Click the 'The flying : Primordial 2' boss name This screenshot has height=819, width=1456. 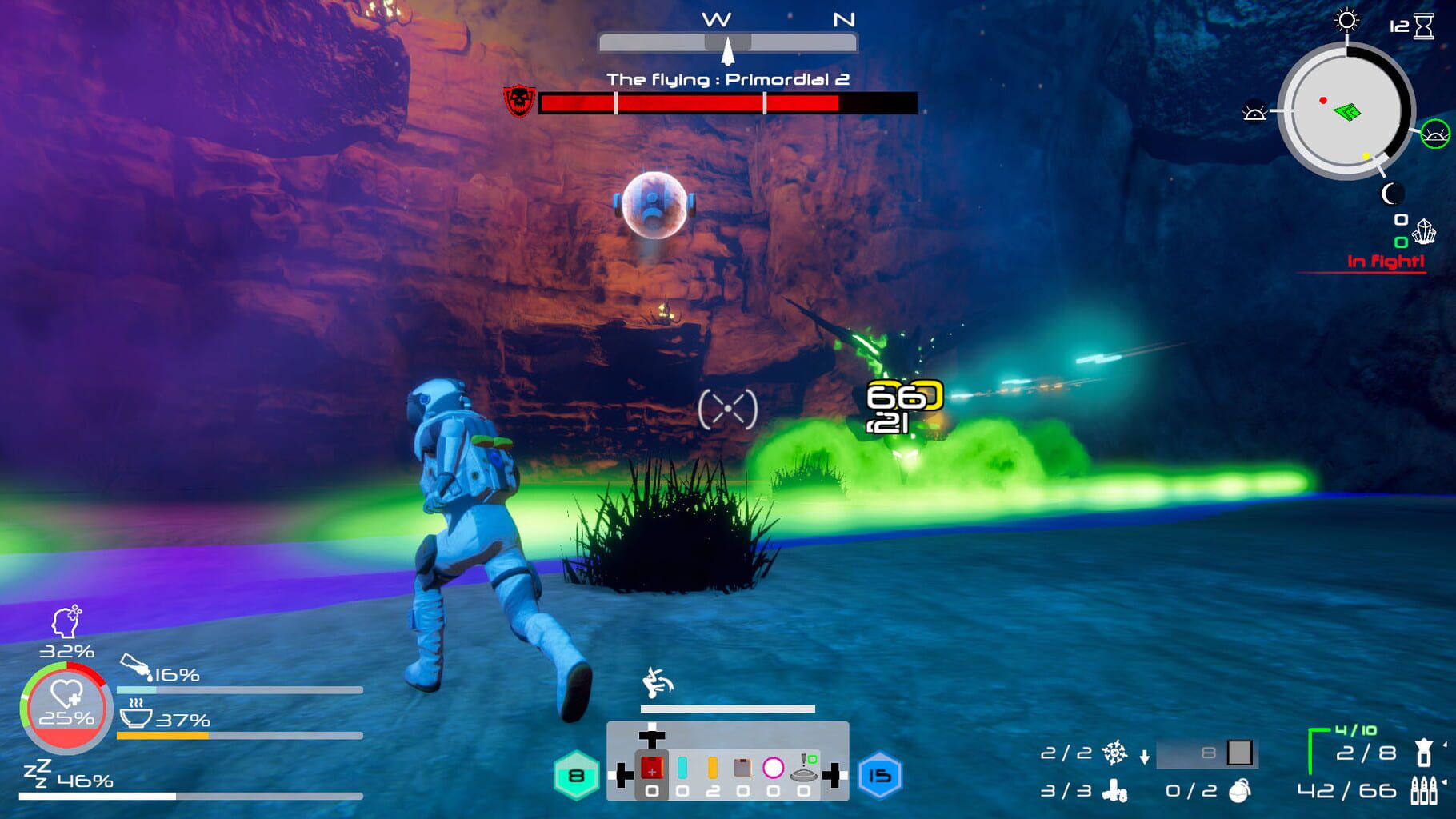(x=728, y=80)
